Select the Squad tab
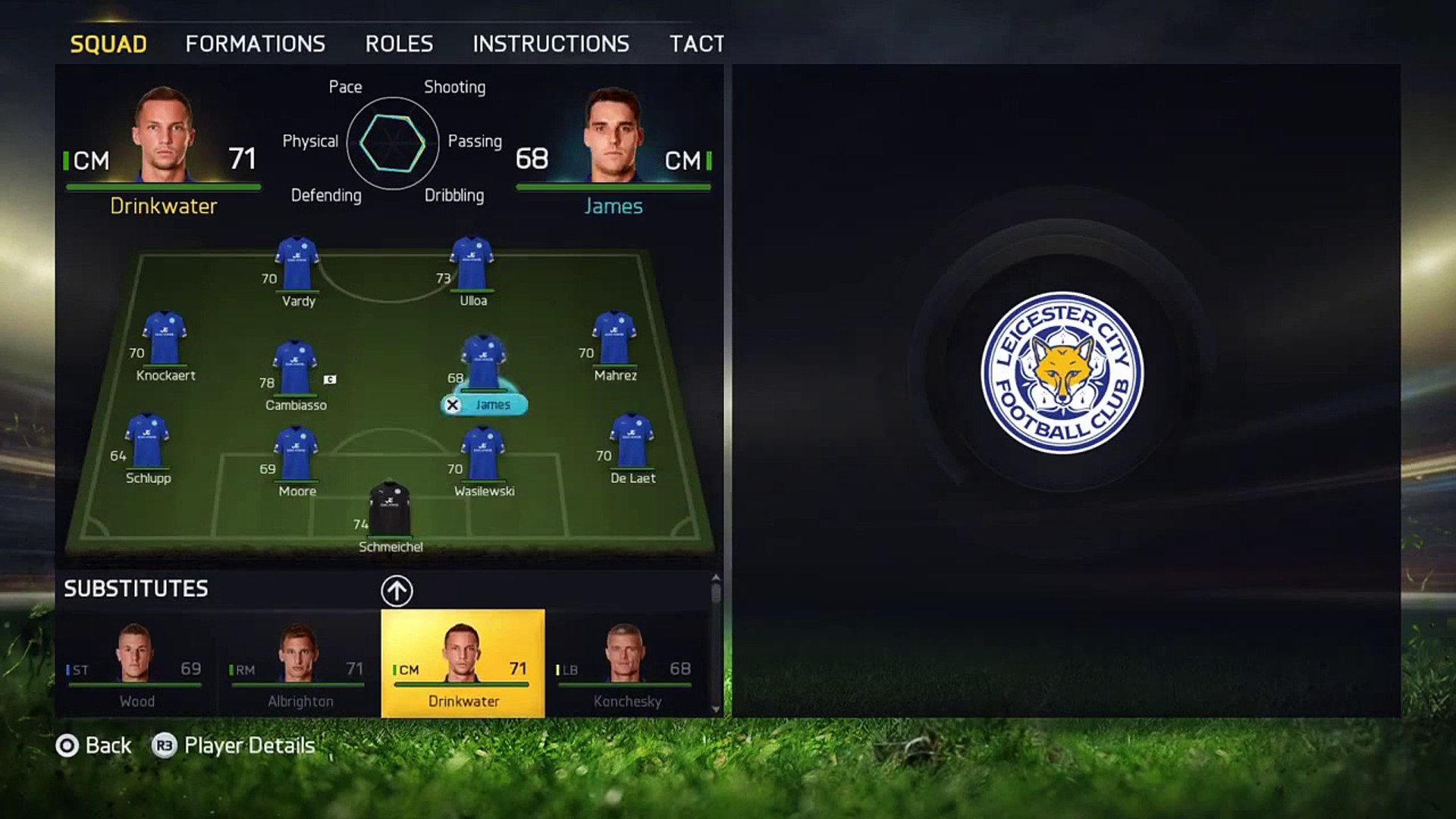 108,44
